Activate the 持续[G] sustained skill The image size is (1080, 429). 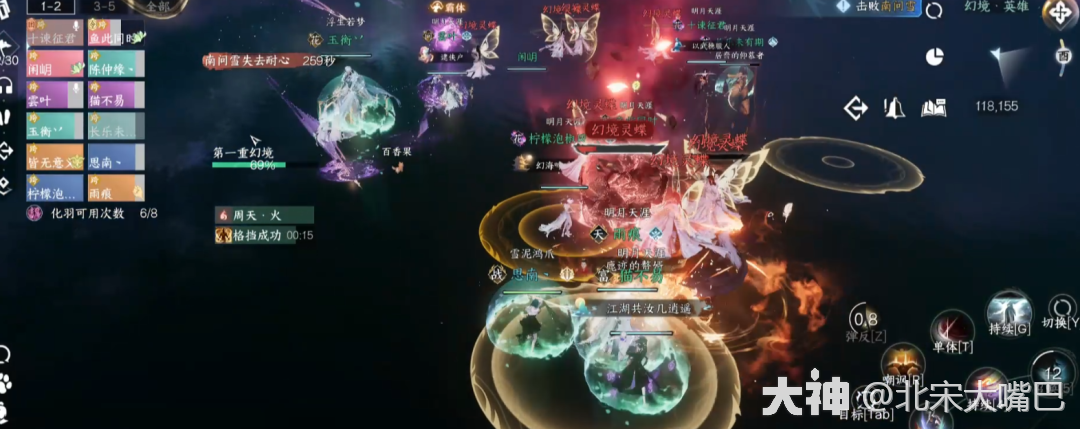1009,308
